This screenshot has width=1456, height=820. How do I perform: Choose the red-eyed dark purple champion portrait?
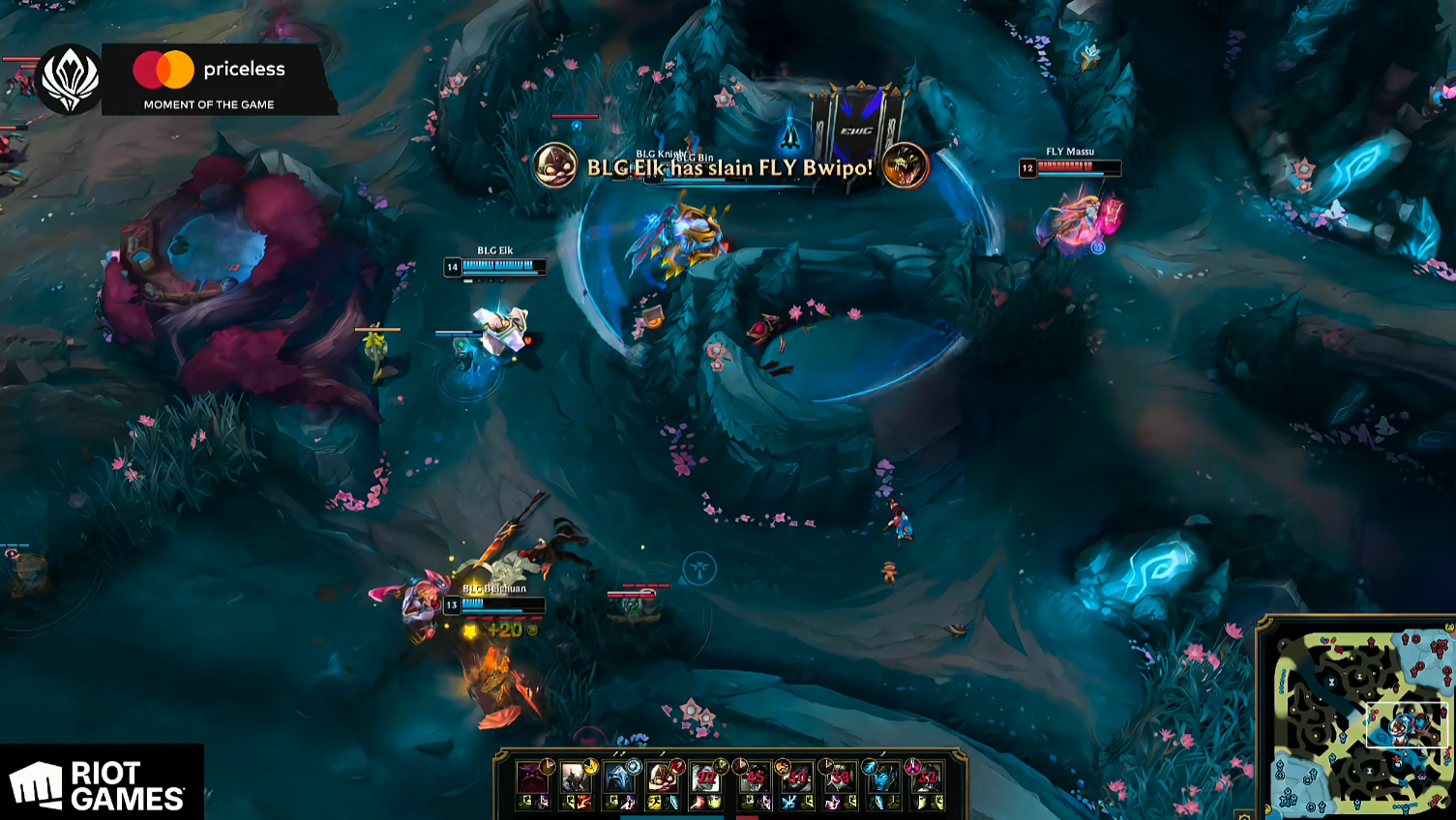click(532, 777)
